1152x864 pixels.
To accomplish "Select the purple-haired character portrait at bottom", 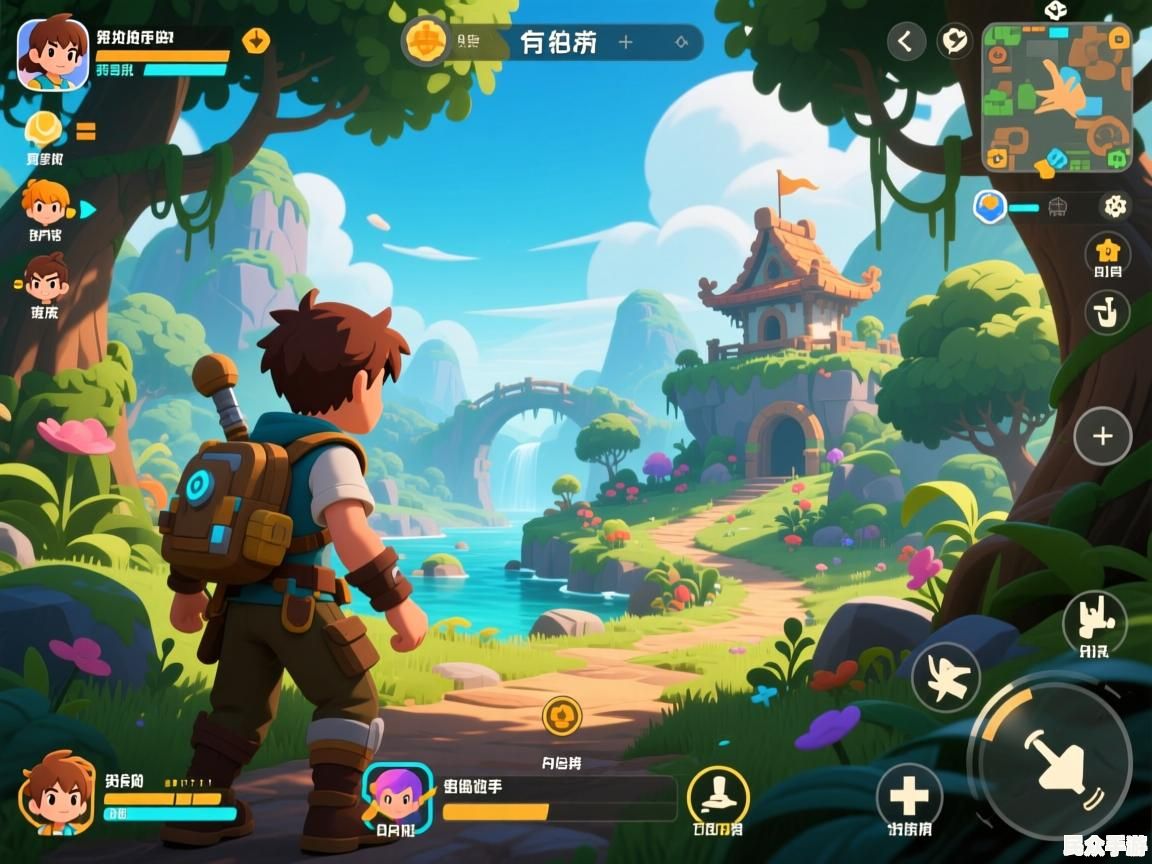I will (x=397, y=797).
